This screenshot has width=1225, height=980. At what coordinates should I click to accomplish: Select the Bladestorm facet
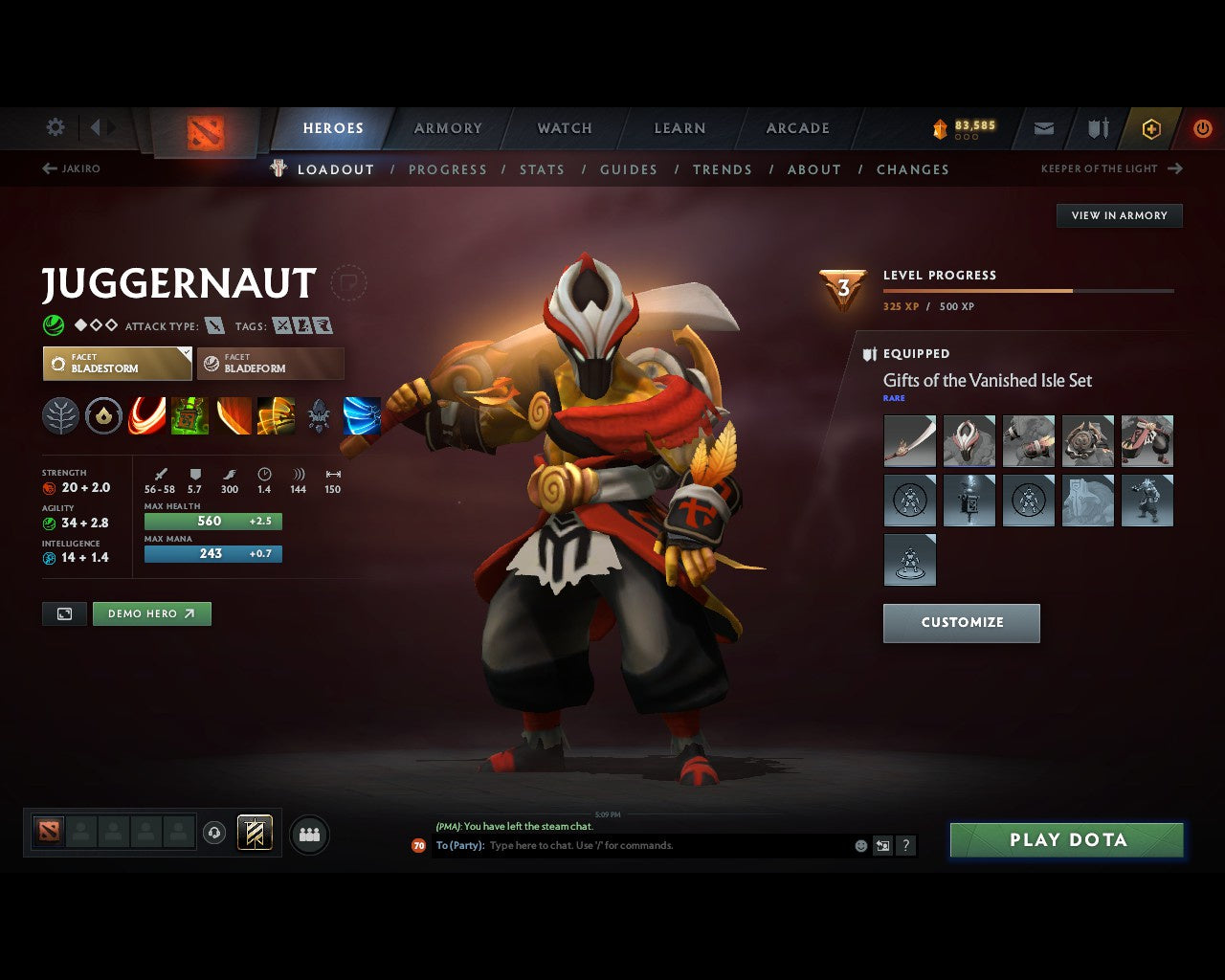point(117,364)
